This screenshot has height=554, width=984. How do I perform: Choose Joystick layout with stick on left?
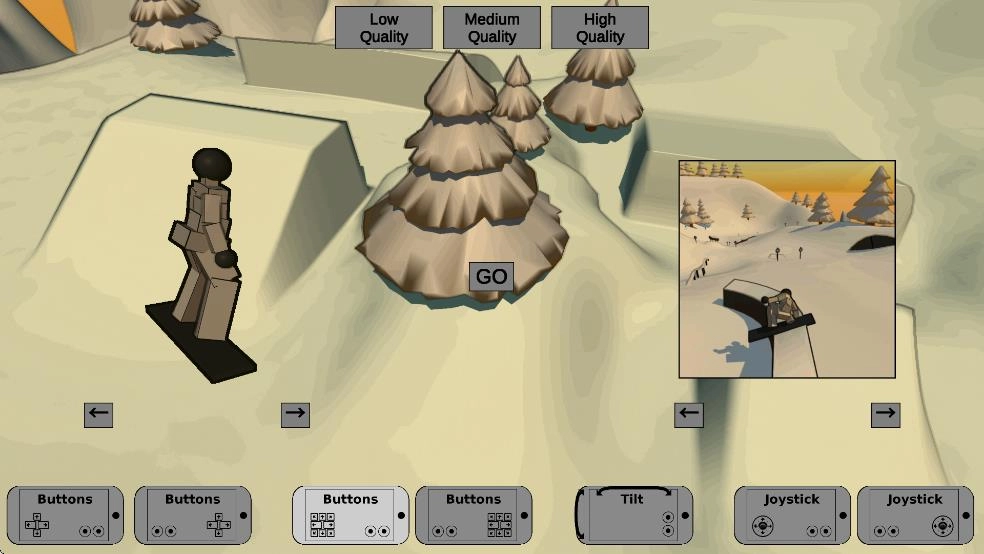tap(792, 515)
